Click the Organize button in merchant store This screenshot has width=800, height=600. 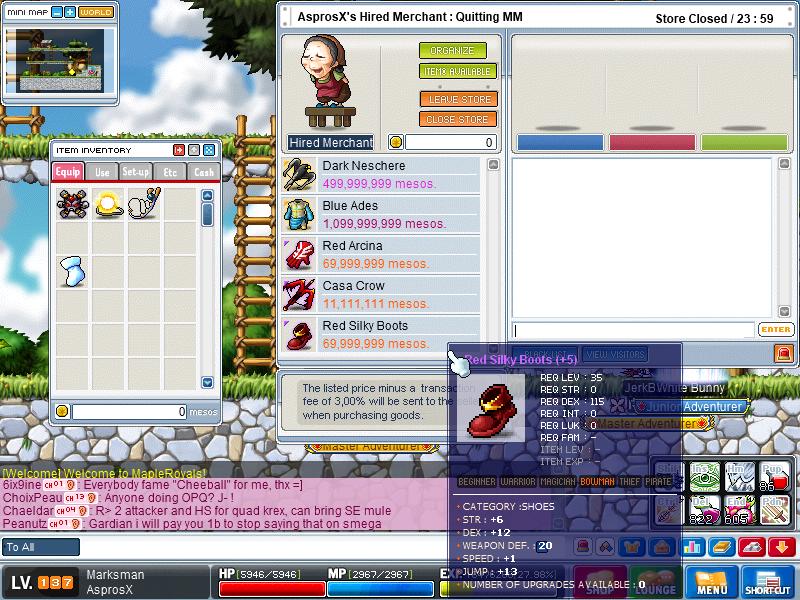(452, 51)
